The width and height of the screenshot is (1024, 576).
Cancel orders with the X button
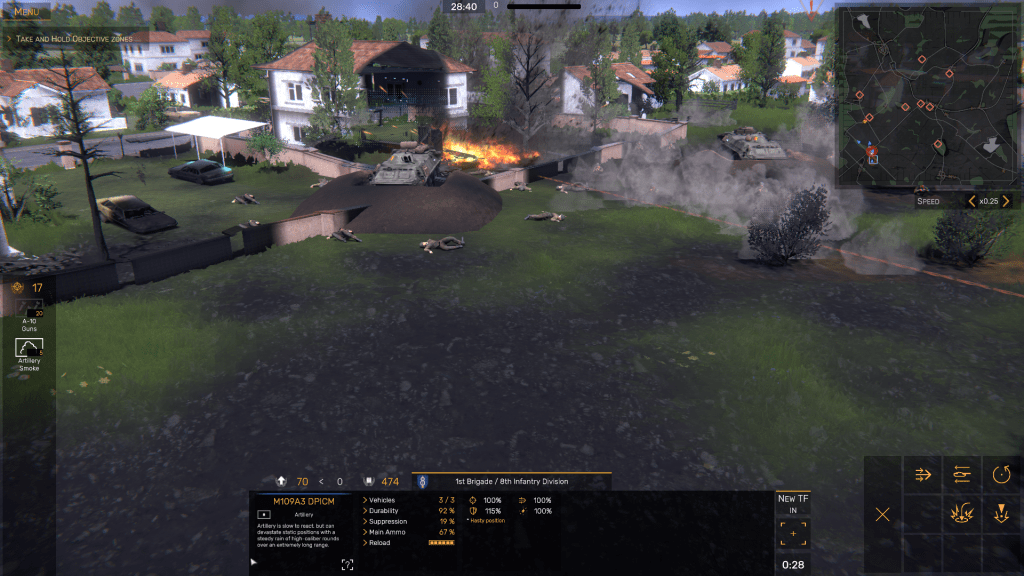click(882, 515)
